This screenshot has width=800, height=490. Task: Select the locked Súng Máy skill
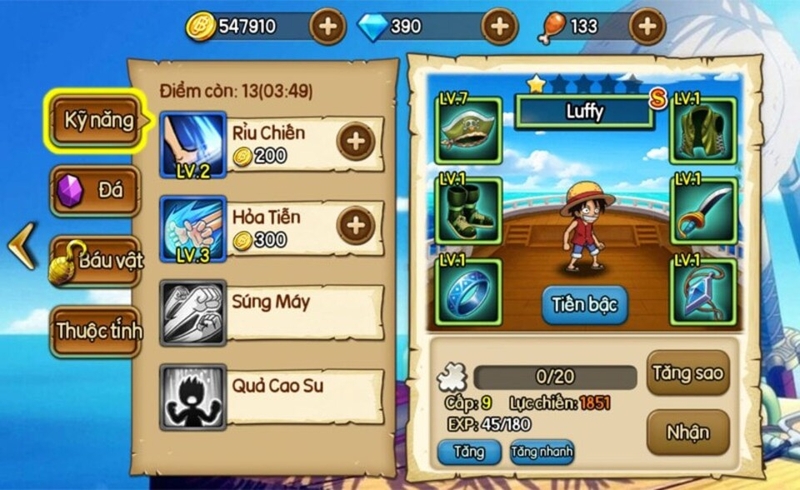271,310
